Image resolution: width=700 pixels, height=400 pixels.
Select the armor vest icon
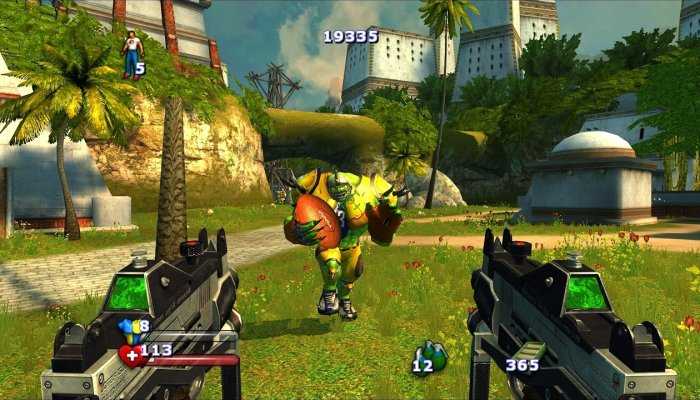tap(127, 326)
